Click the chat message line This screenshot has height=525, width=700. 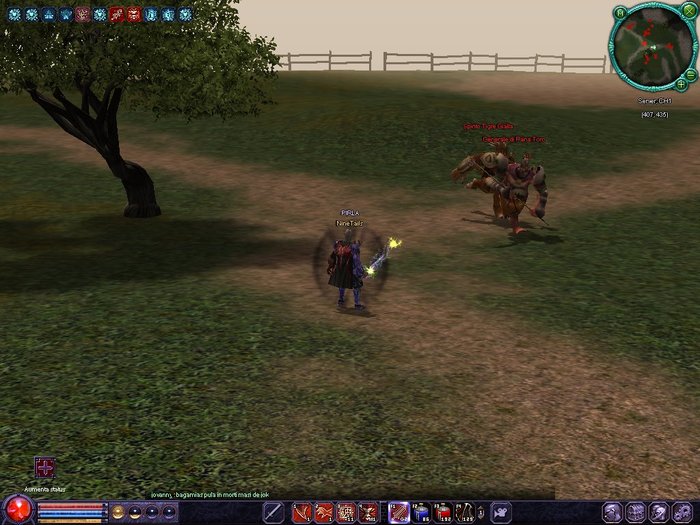pos(211,495)
